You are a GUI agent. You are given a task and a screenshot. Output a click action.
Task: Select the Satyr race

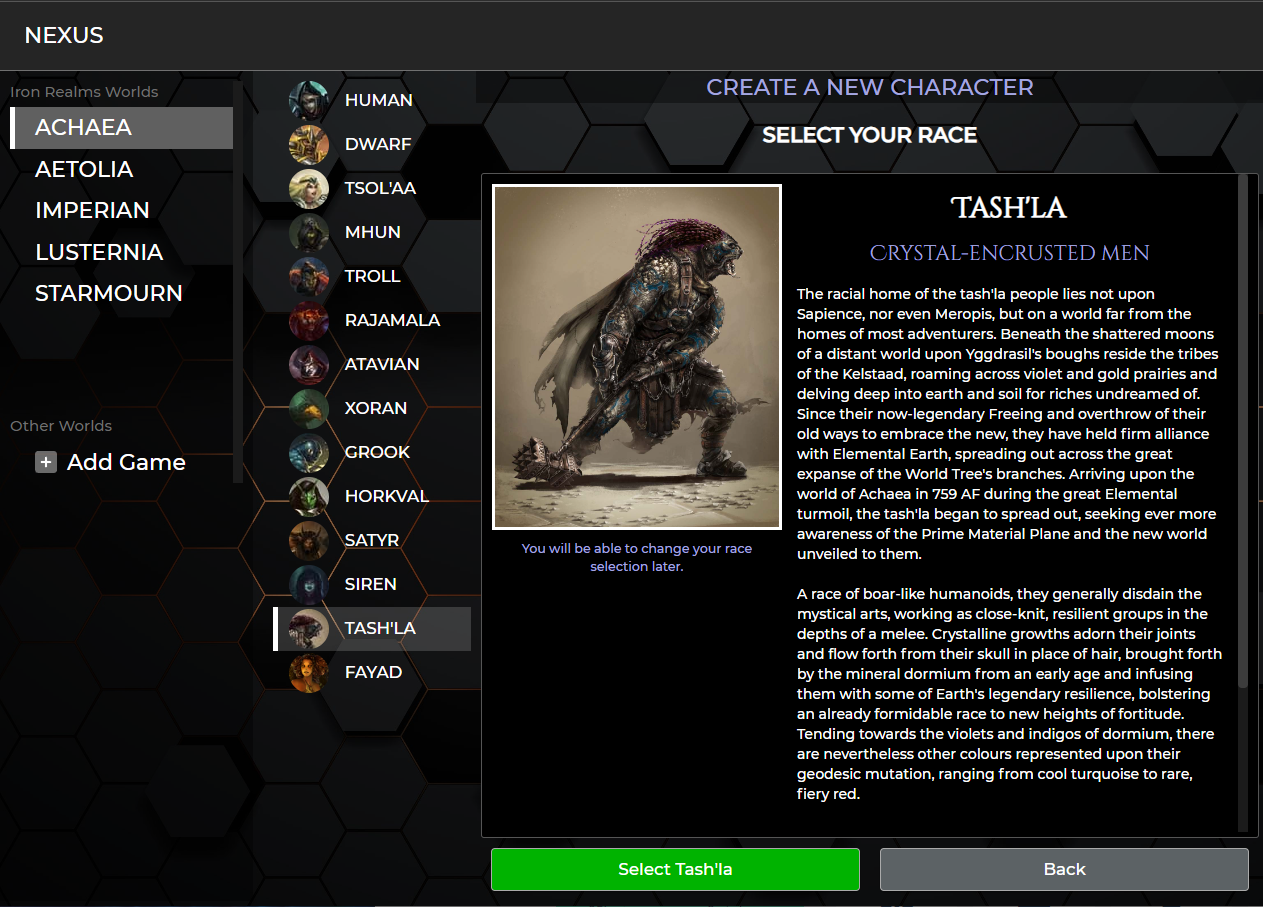(x=371, y=540)
